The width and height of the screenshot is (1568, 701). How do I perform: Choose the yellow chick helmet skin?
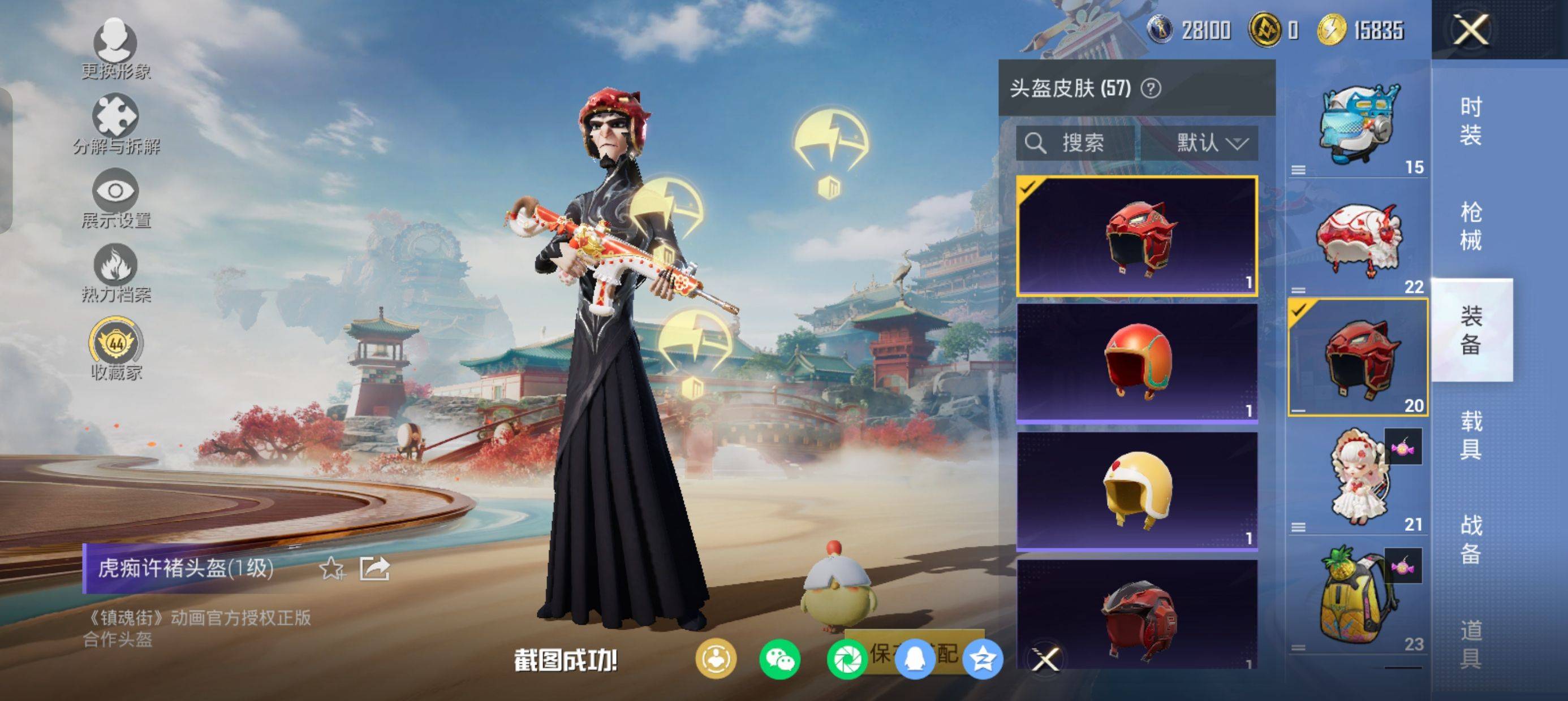(1137, 491)
